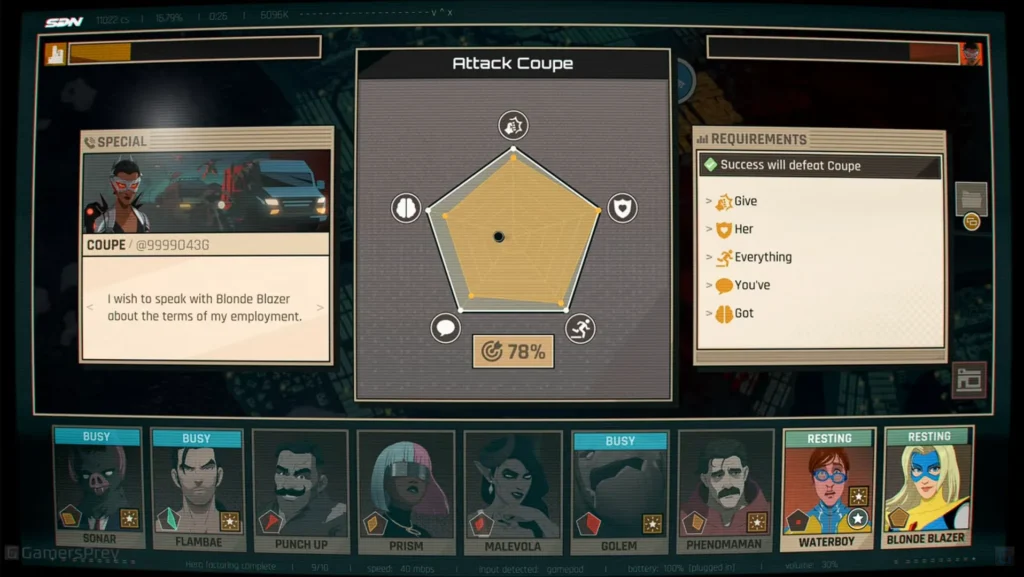
Task: Open the folder icon beside Requirements panel
Action: [x=971, y=198]
